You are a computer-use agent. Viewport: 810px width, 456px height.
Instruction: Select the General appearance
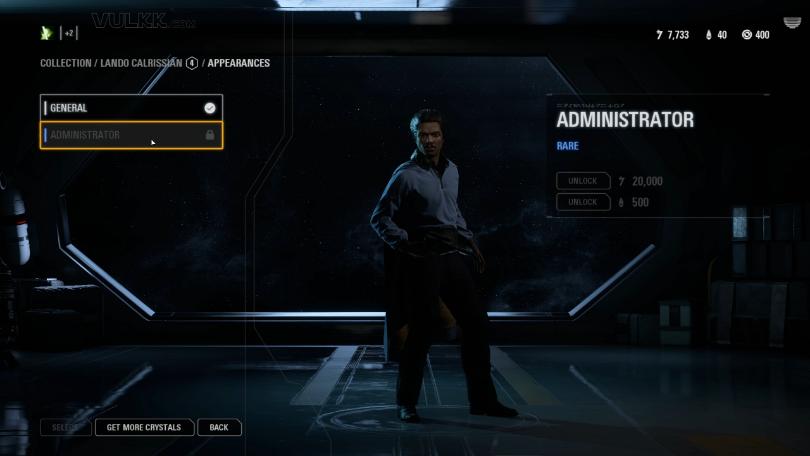[x=130, y=108]
